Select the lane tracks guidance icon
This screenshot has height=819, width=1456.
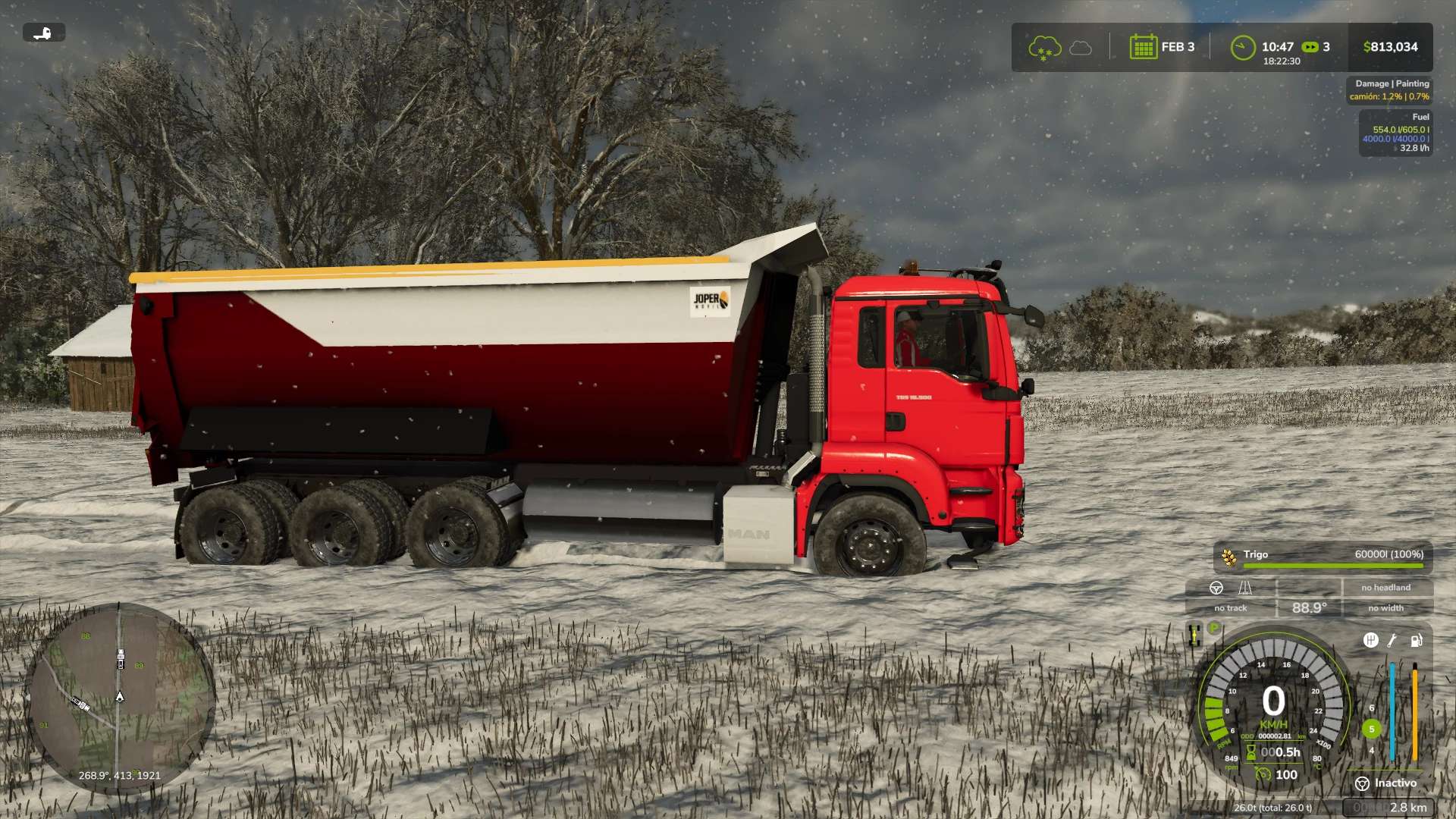pos(1245,588)
